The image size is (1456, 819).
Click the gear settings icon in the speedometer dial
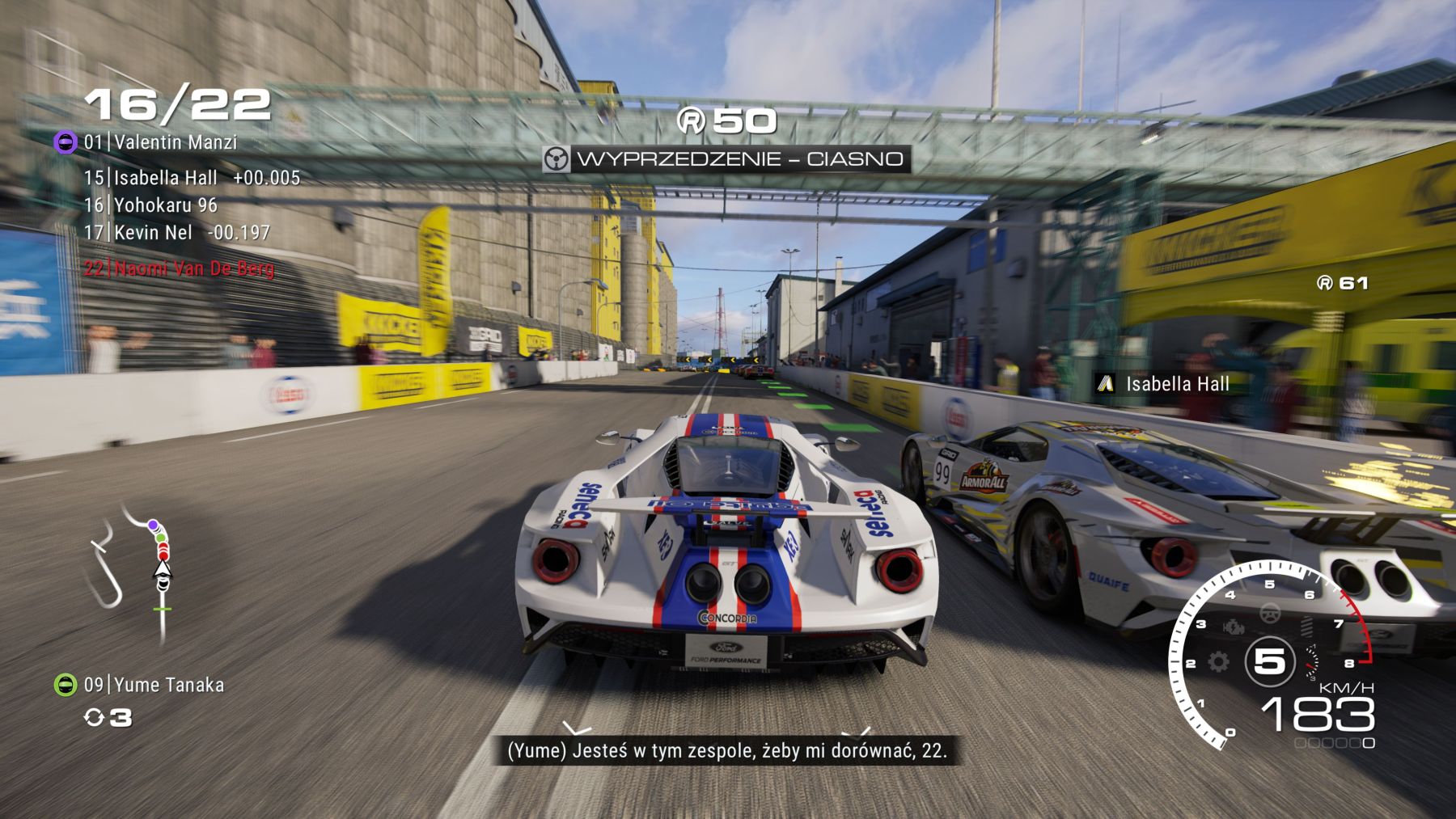1217,662
